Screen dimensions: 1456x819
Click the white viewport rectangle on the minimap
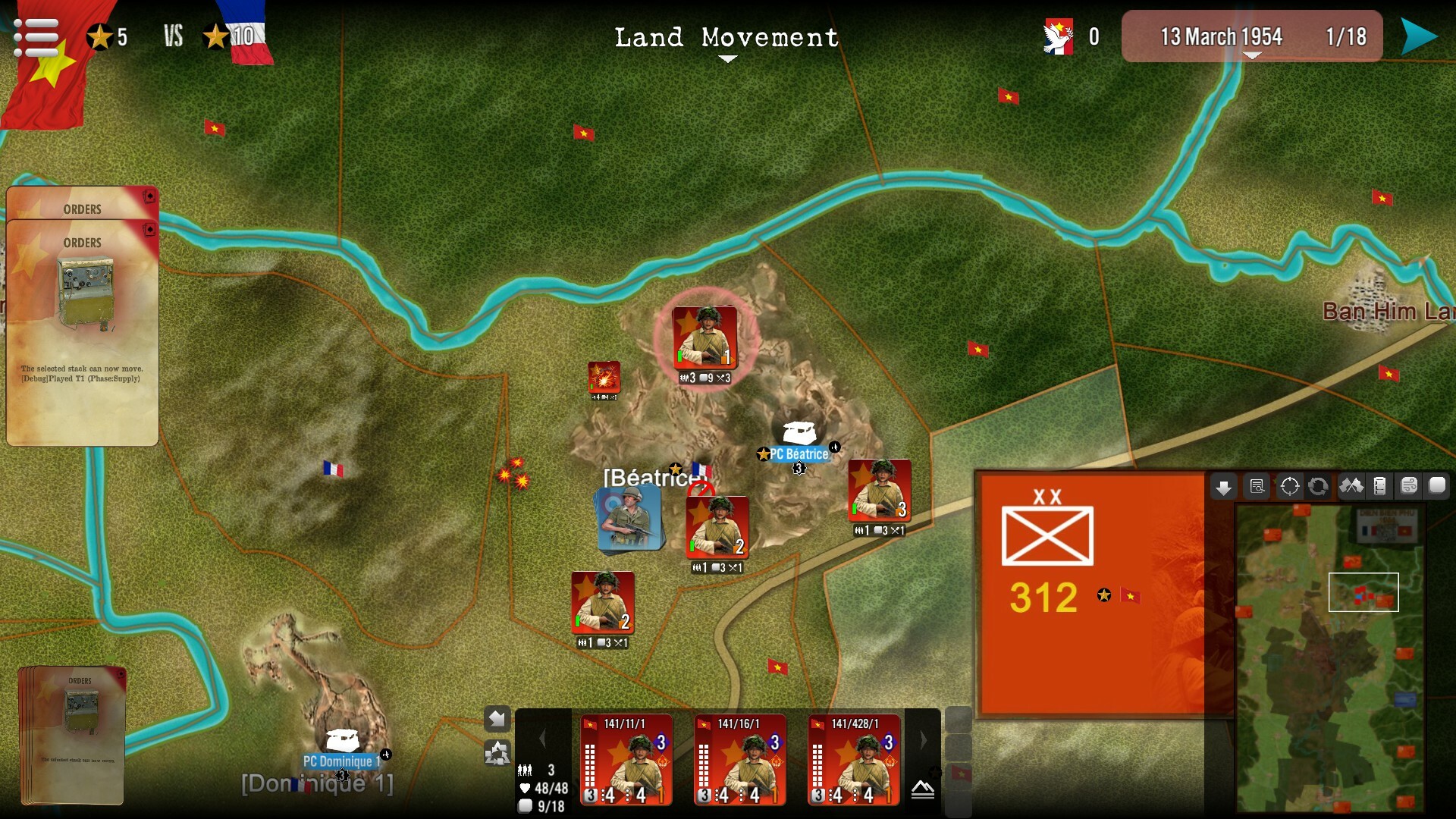[1363, 592]
